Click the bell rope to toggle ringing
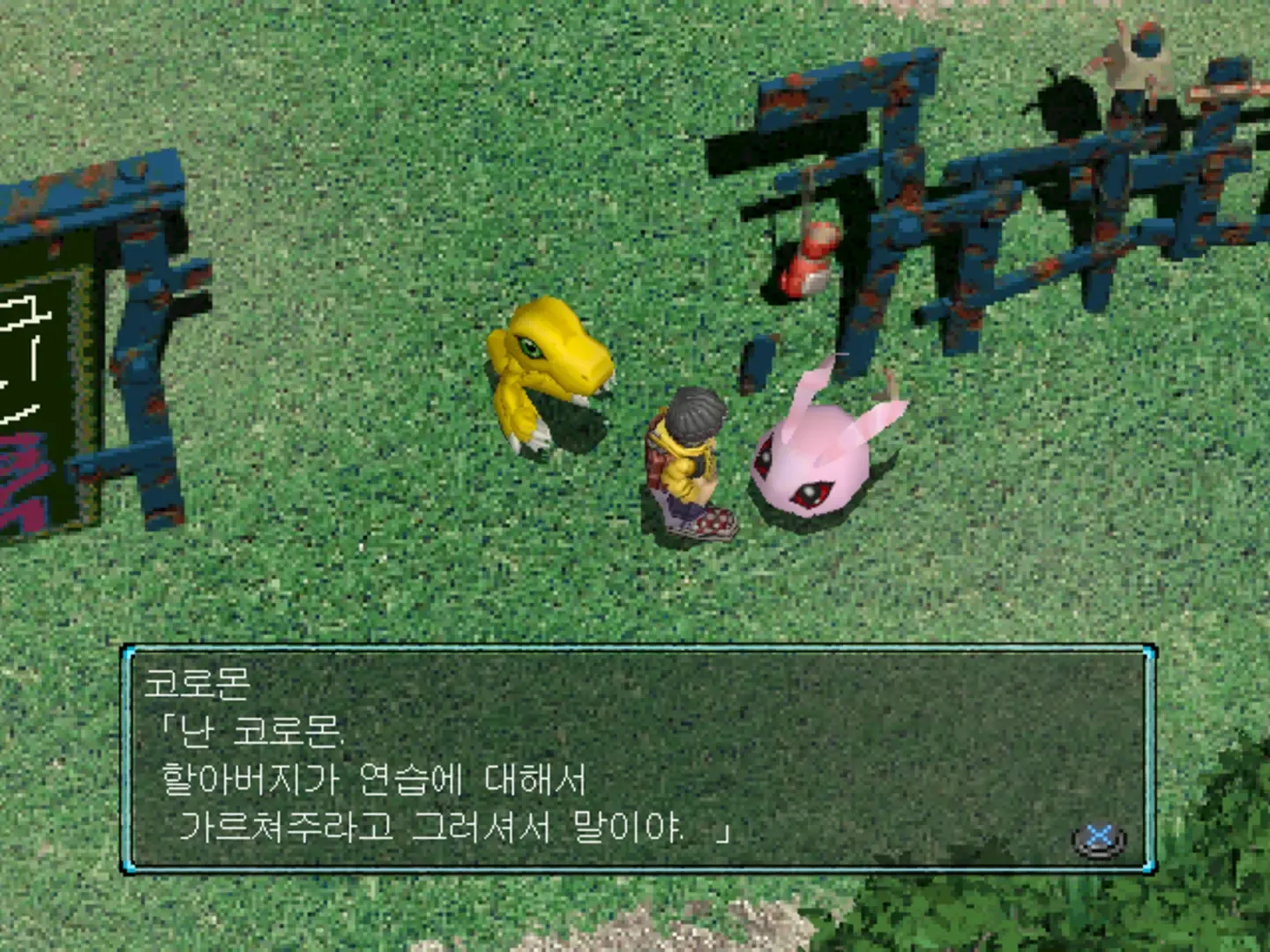This screenshot has width=1270, height=952. (807, 203)
